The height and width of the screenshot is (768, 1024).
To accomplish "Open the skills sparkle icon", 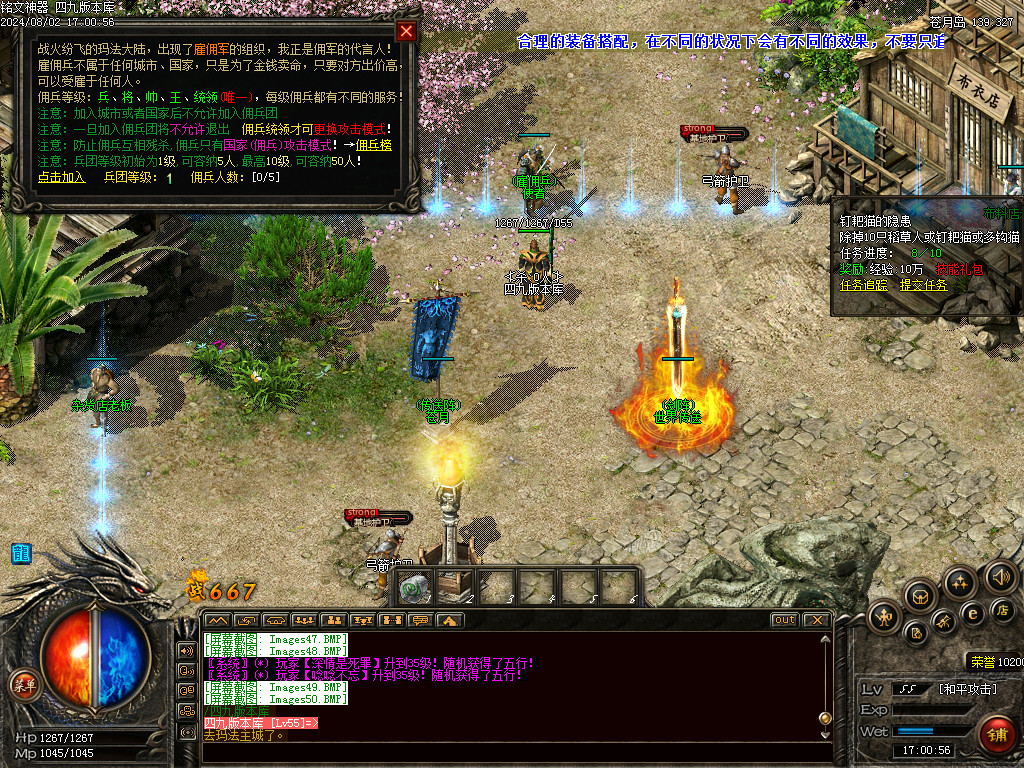I will tap(960, 582).
